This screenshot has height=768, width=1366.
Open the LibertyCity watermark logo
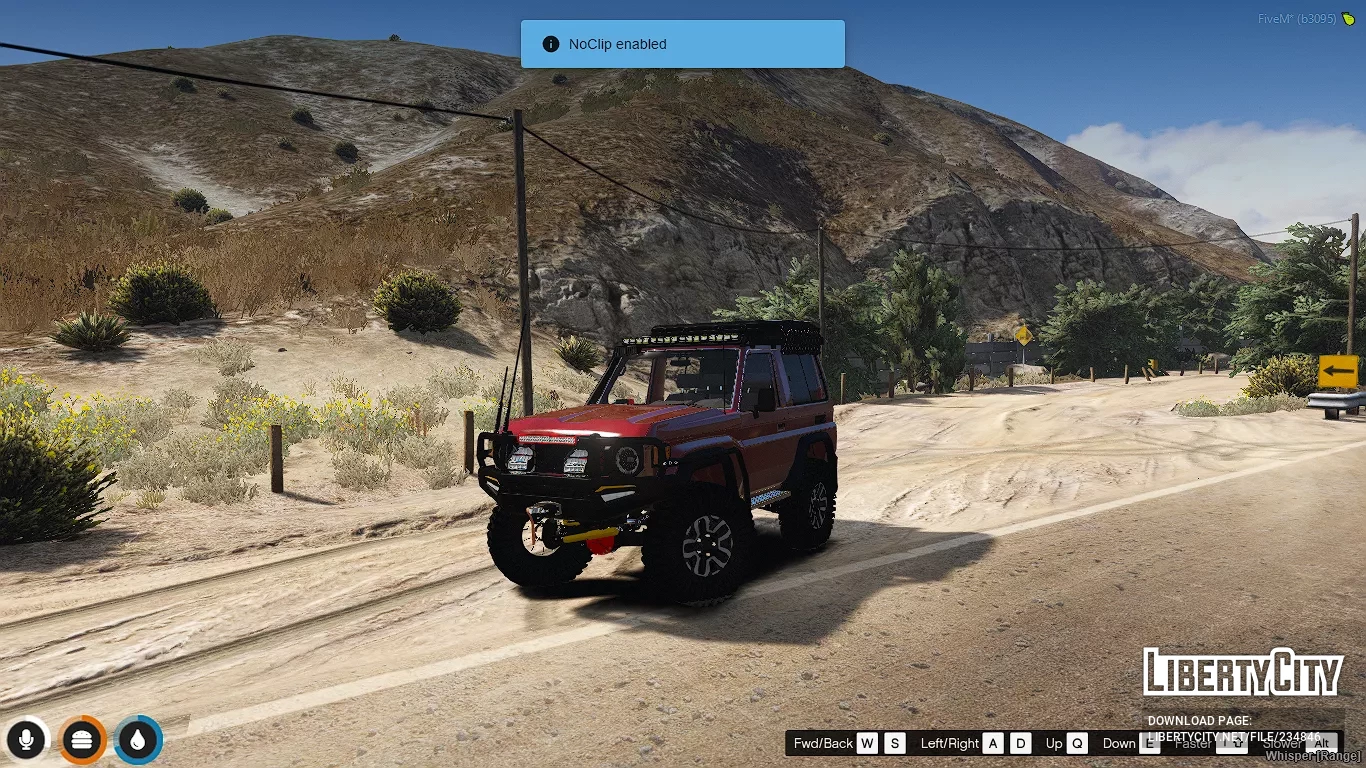click(1242, 673)
